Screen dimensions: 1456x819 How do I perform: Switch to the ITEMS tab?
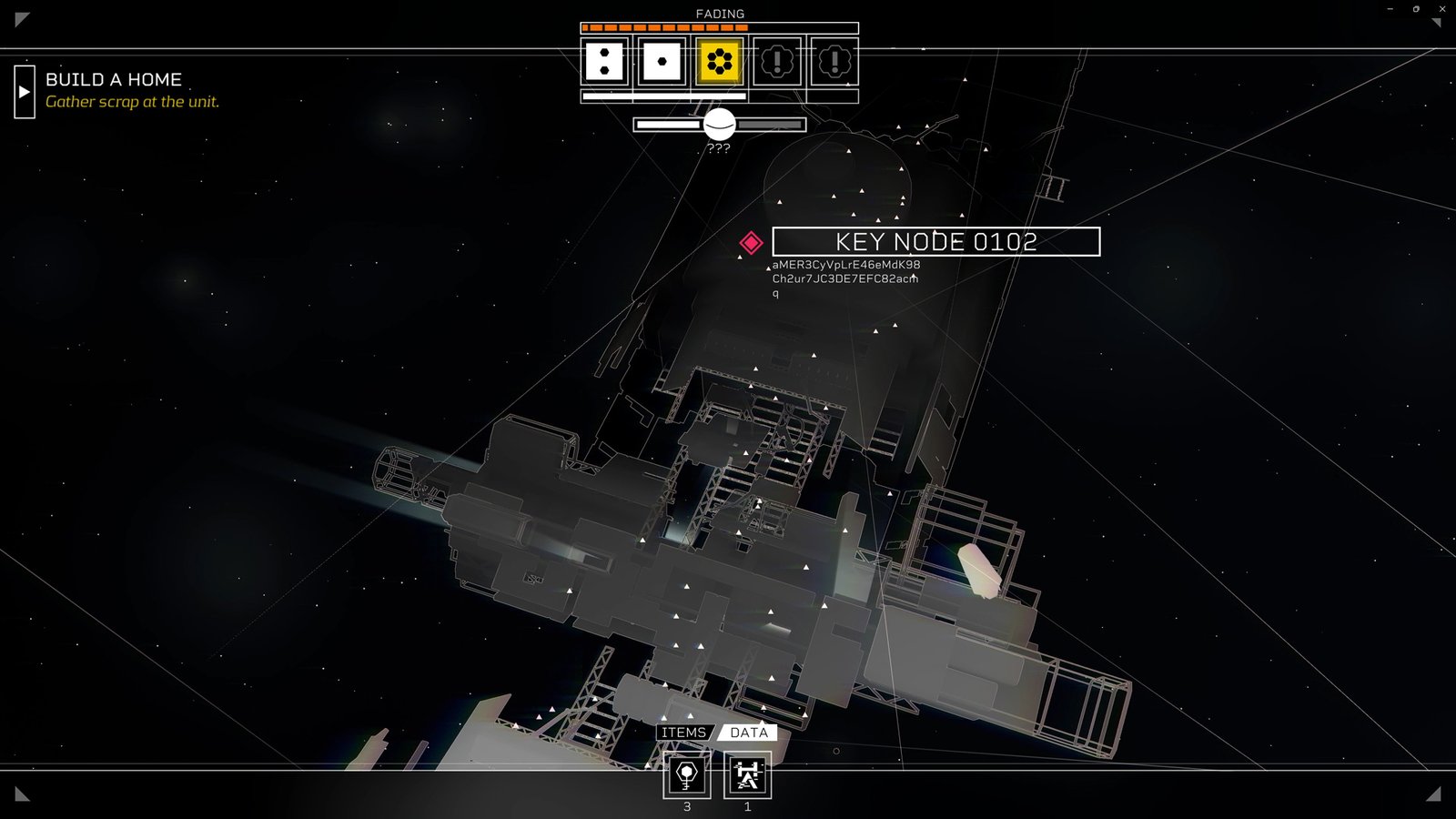(x=683, y=733)
